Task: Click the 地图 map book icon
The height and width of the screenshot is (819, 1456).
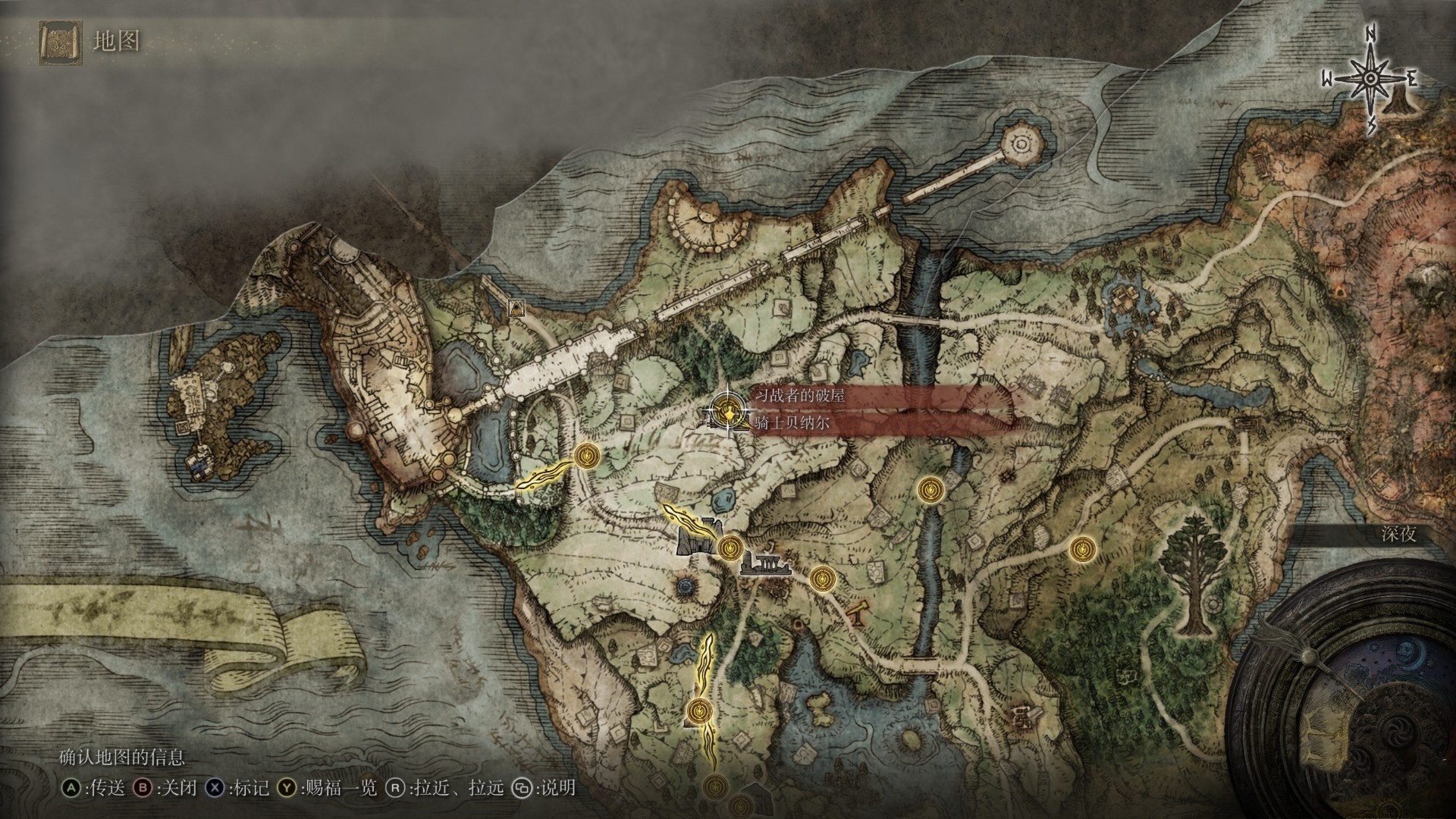Action: pyautogui.click(x=58, y=41)
